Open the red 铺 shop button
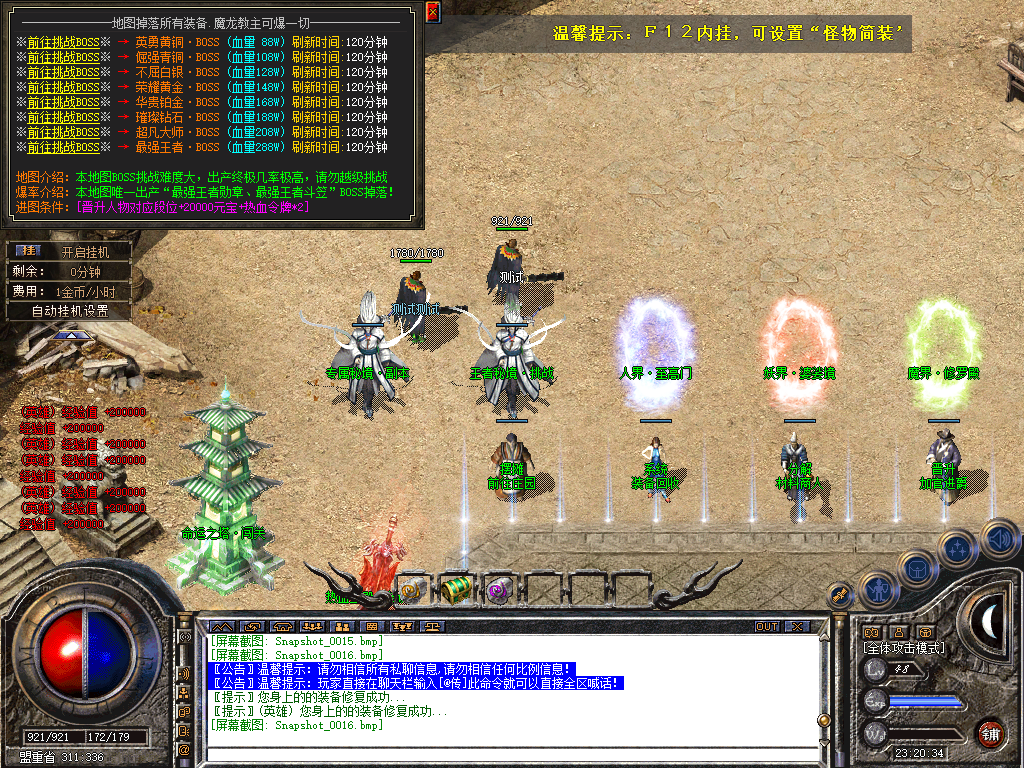 (x=990, y=732)
